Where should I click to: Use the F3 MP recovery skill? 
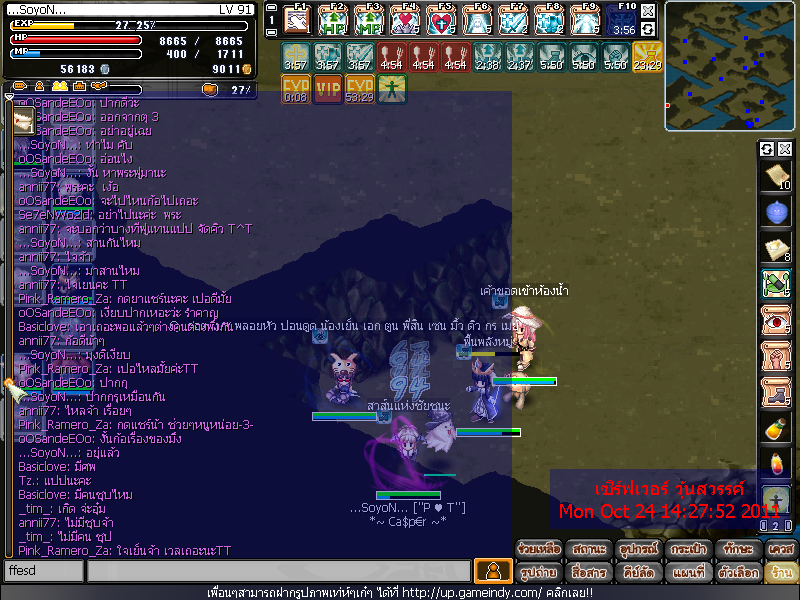point(370,20)
